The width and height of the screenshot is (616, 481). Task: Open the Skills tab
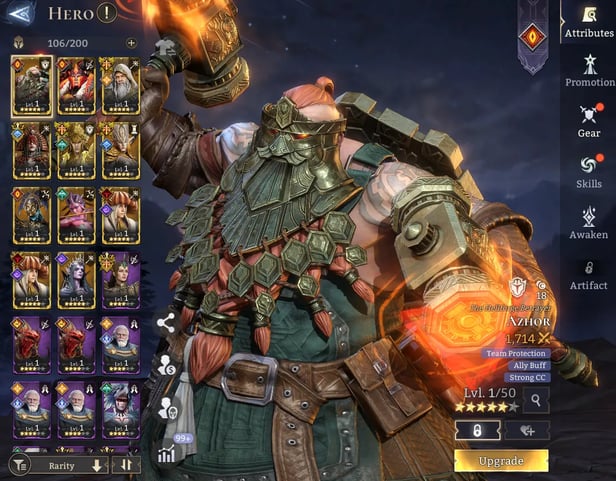(x=589, y=171)
